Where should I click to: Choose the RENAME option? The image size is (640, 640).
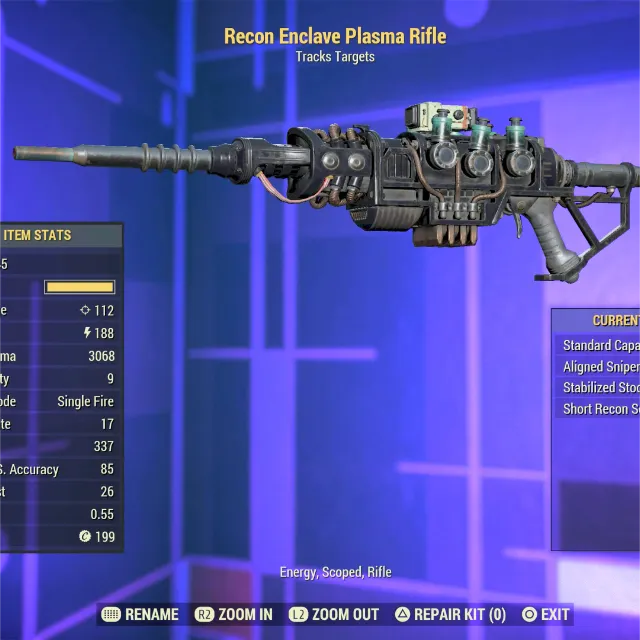[x=140, y=615]
